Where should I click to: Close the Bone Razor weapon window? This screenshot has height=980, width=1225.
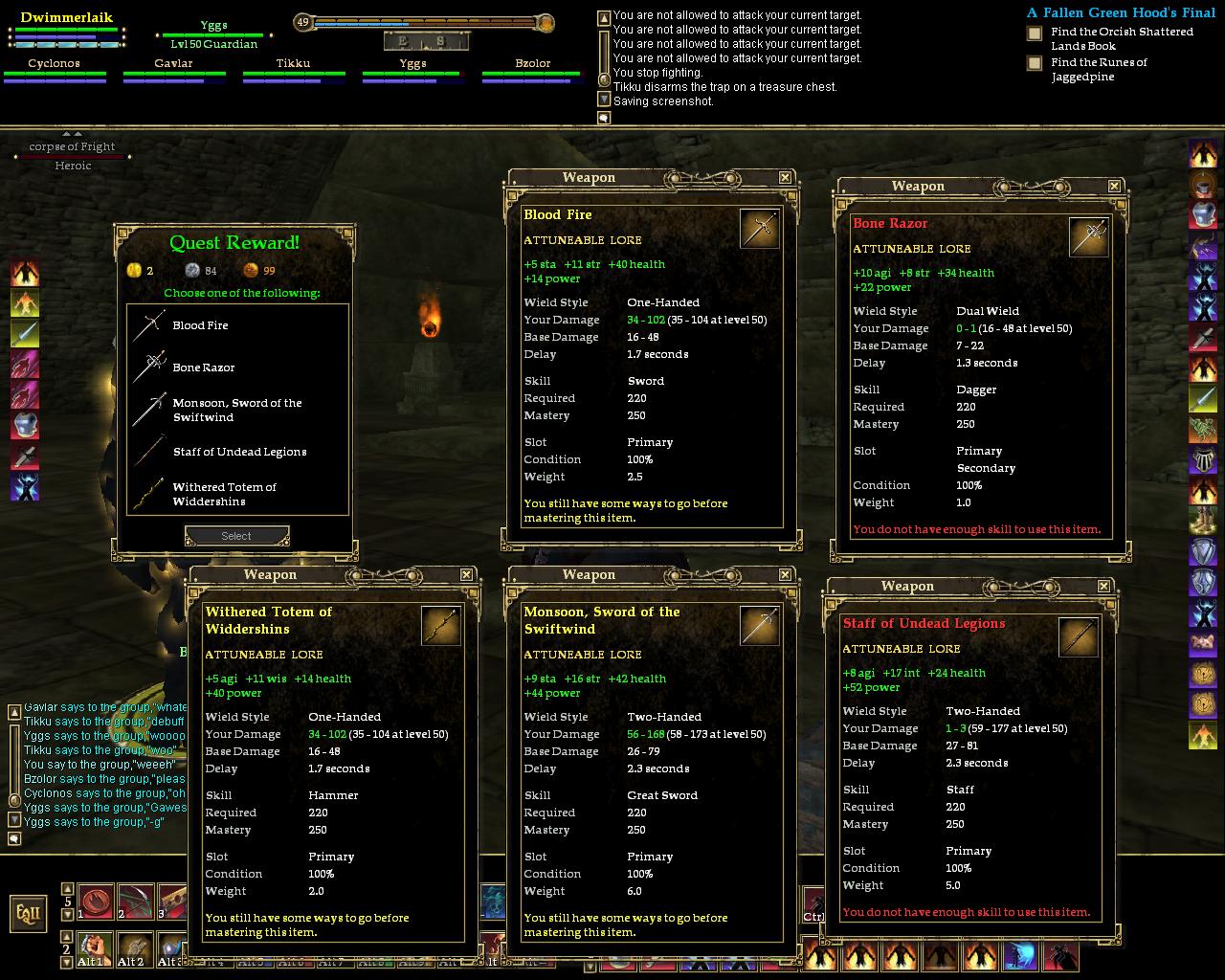[x=1114, y=186]
